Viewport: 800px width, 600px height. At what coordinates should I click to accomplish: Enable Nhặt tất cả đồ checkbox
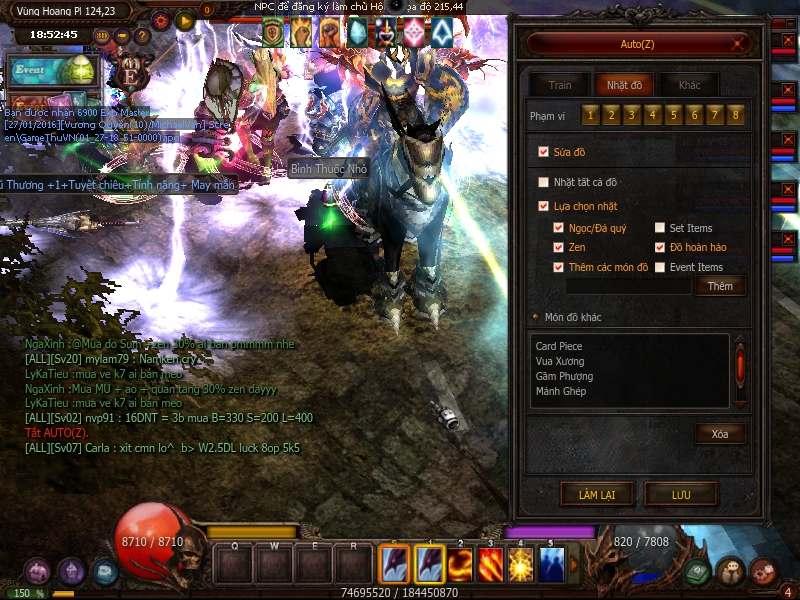[544, 182]
